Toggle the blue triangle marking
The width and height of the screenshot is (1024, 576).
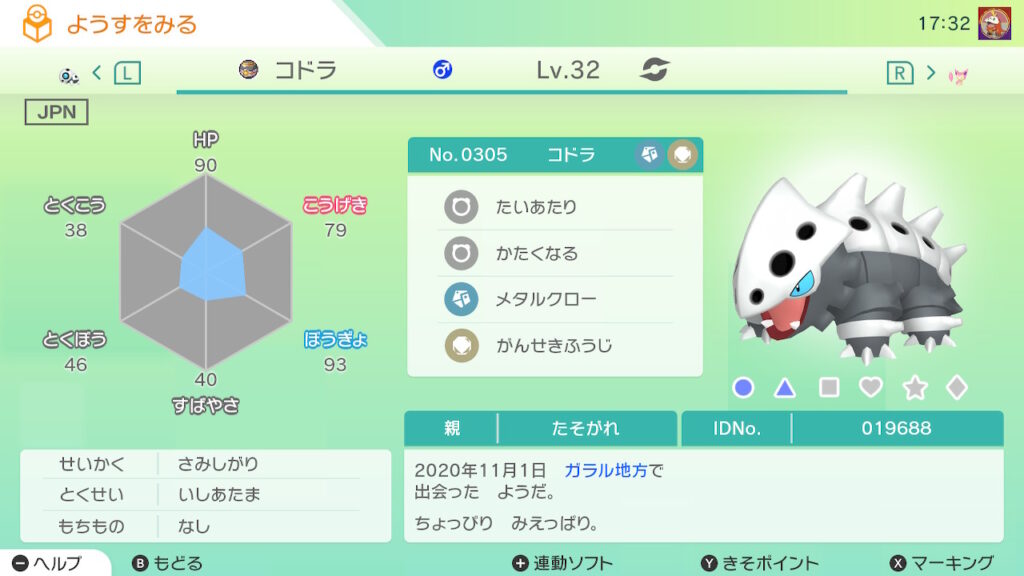[786, 388]
